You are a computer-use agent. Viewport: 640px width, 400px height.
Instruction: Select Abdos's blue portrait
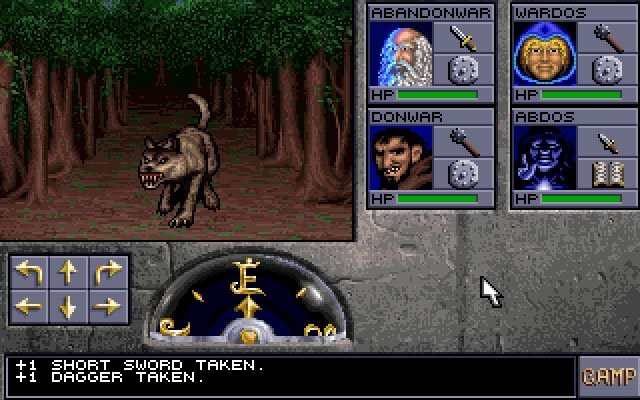point(545,158)
